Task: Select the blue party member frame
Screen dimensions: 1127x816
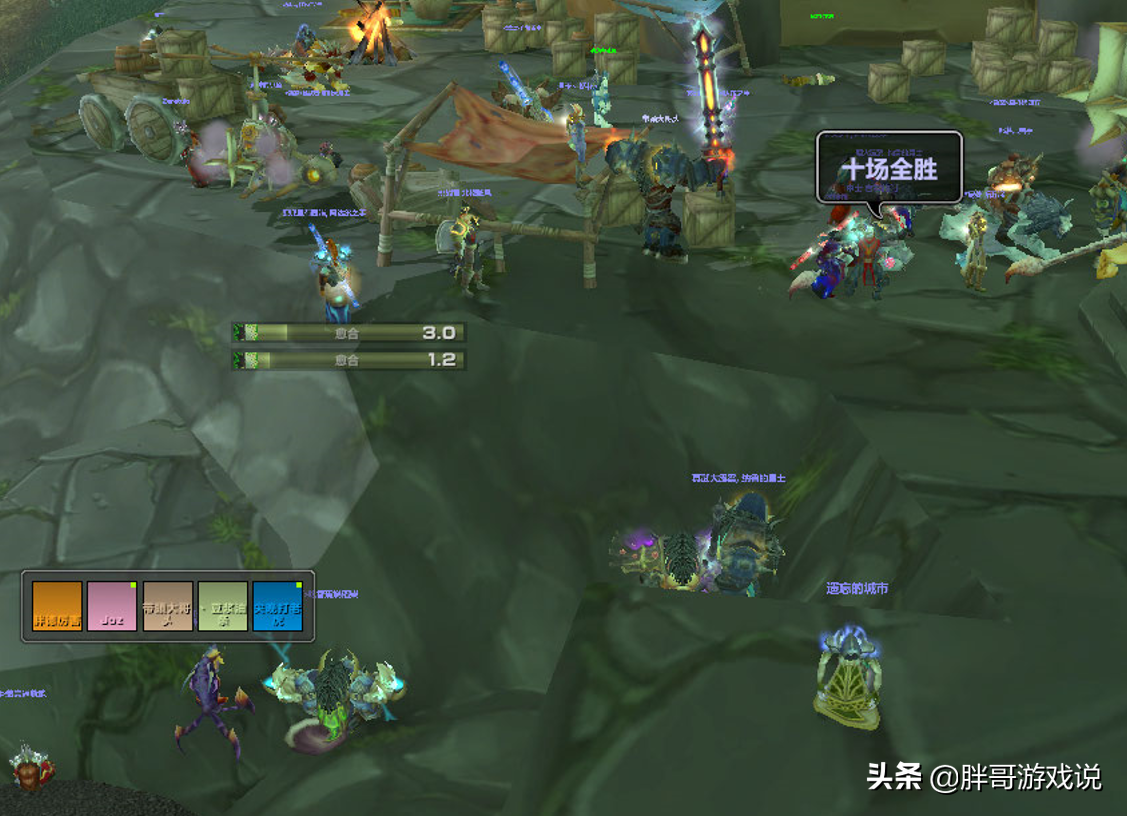Action: pos(277,606)
